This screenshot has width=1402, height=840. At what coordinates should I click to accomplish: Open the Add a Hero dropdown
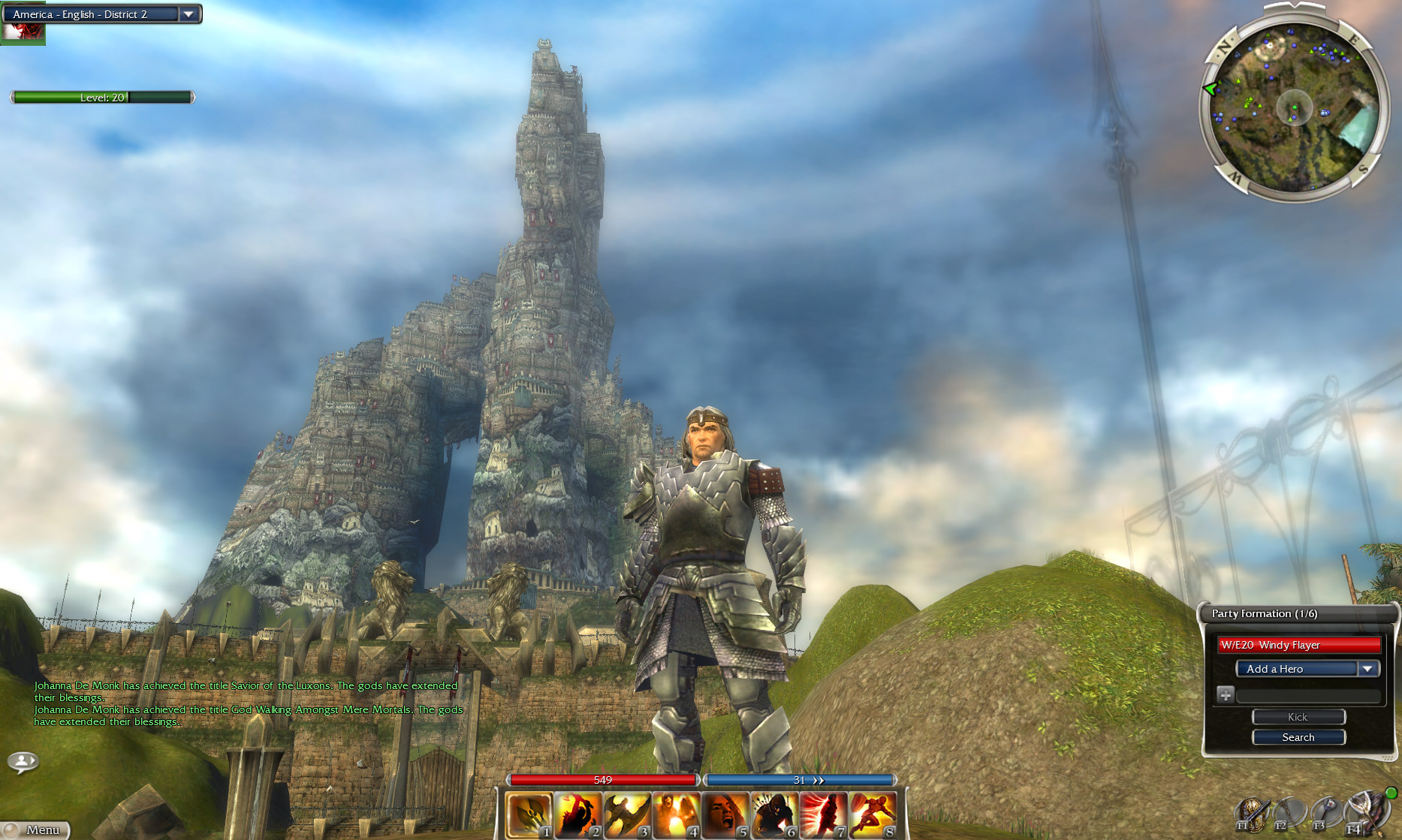(x=1367, y=669)
